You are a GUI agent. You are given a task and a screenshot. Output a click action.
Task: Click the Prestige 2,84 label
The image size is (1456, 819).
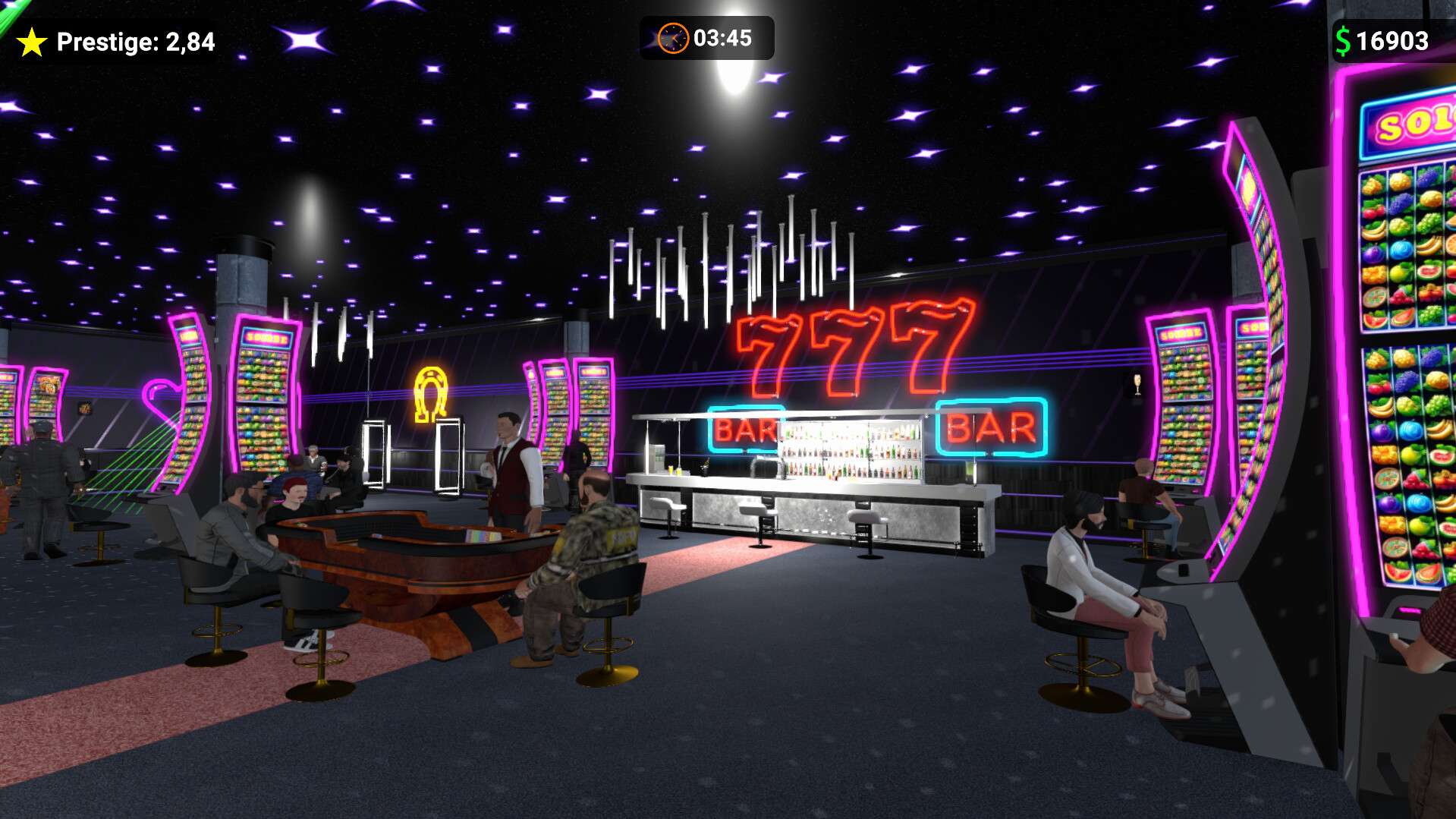(x=137, y=42)
